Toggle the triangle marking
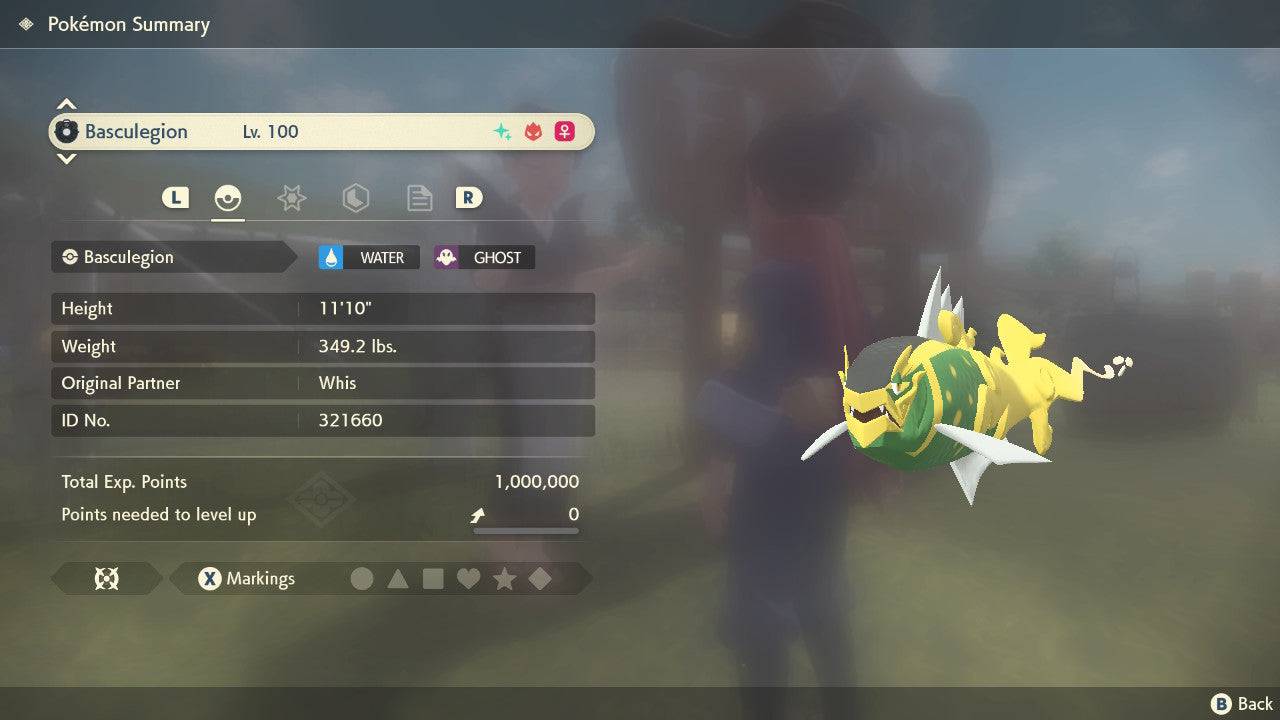 (398, 578)
